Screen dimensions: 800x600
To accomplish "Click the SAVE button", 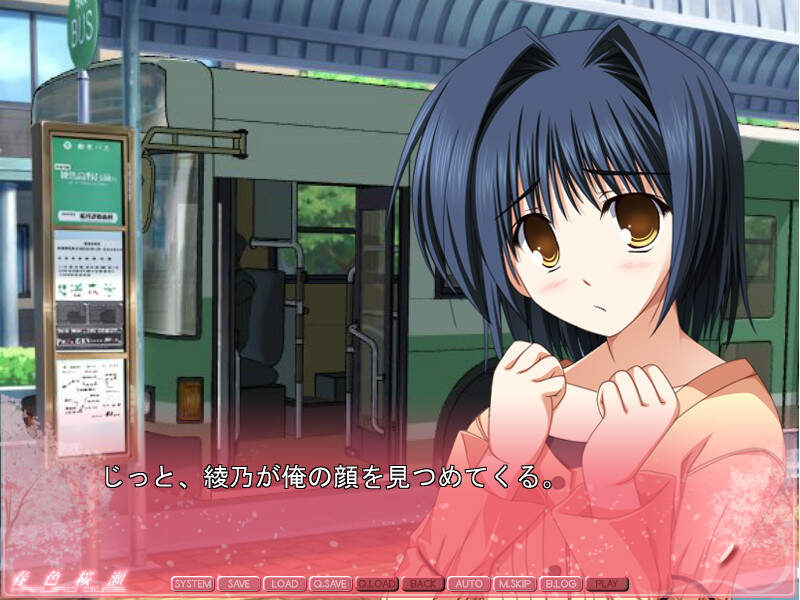I will [239, 583].
